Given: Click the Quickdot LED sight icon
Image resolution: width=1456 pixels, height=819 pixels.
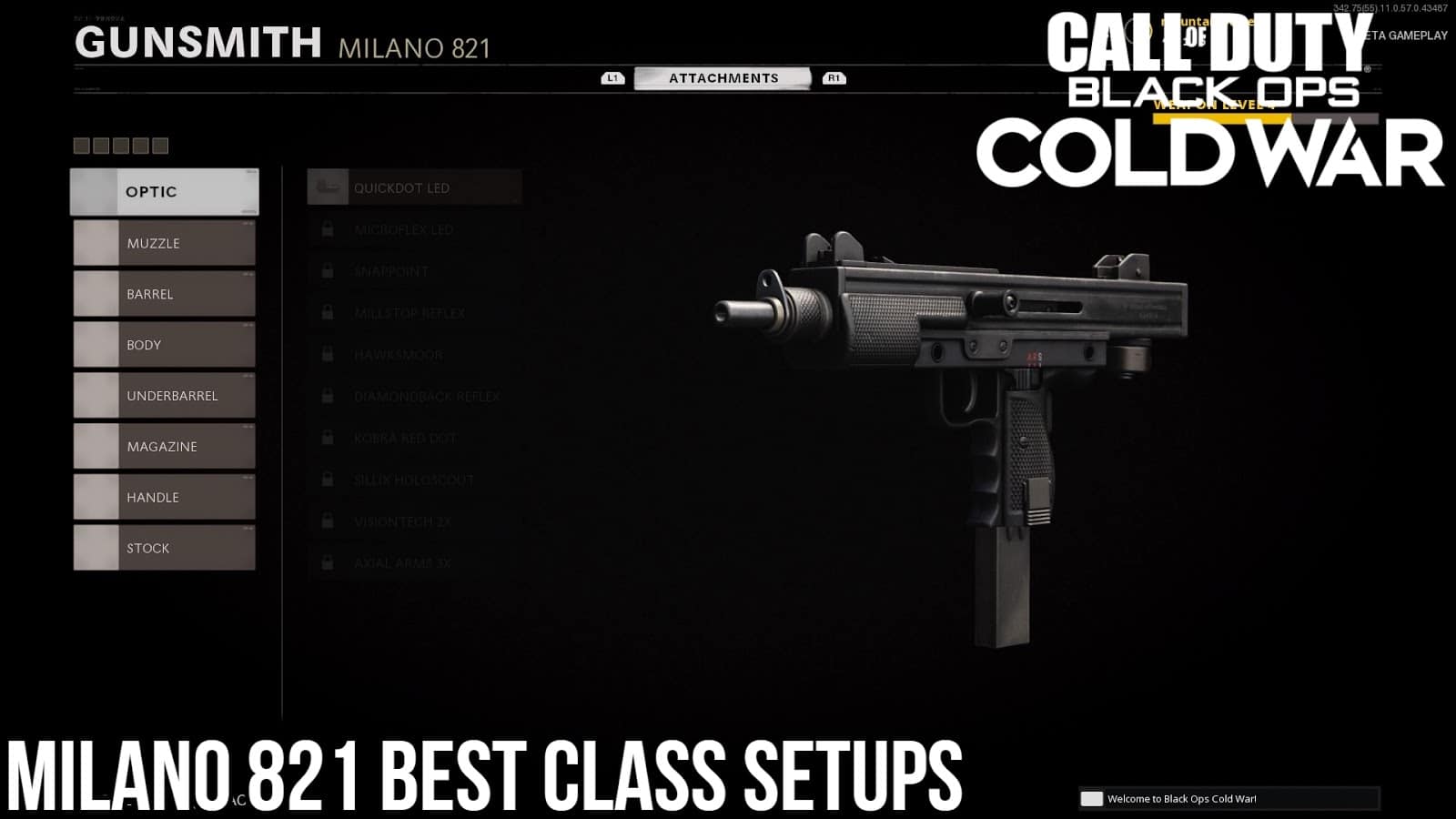Looking at the screenshot, I should (325, 187).
